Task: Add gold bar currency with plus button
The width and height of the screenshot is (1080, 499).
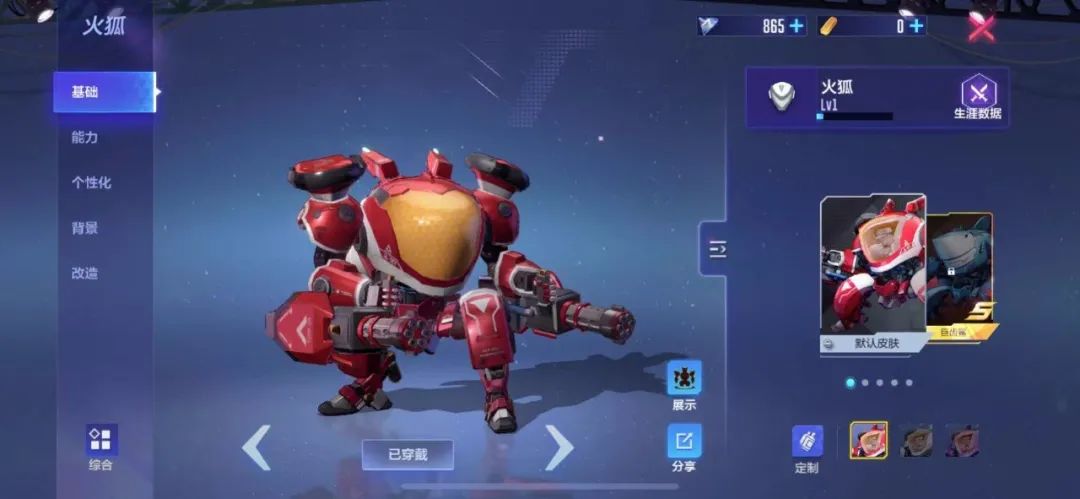Action: point(916,26)
